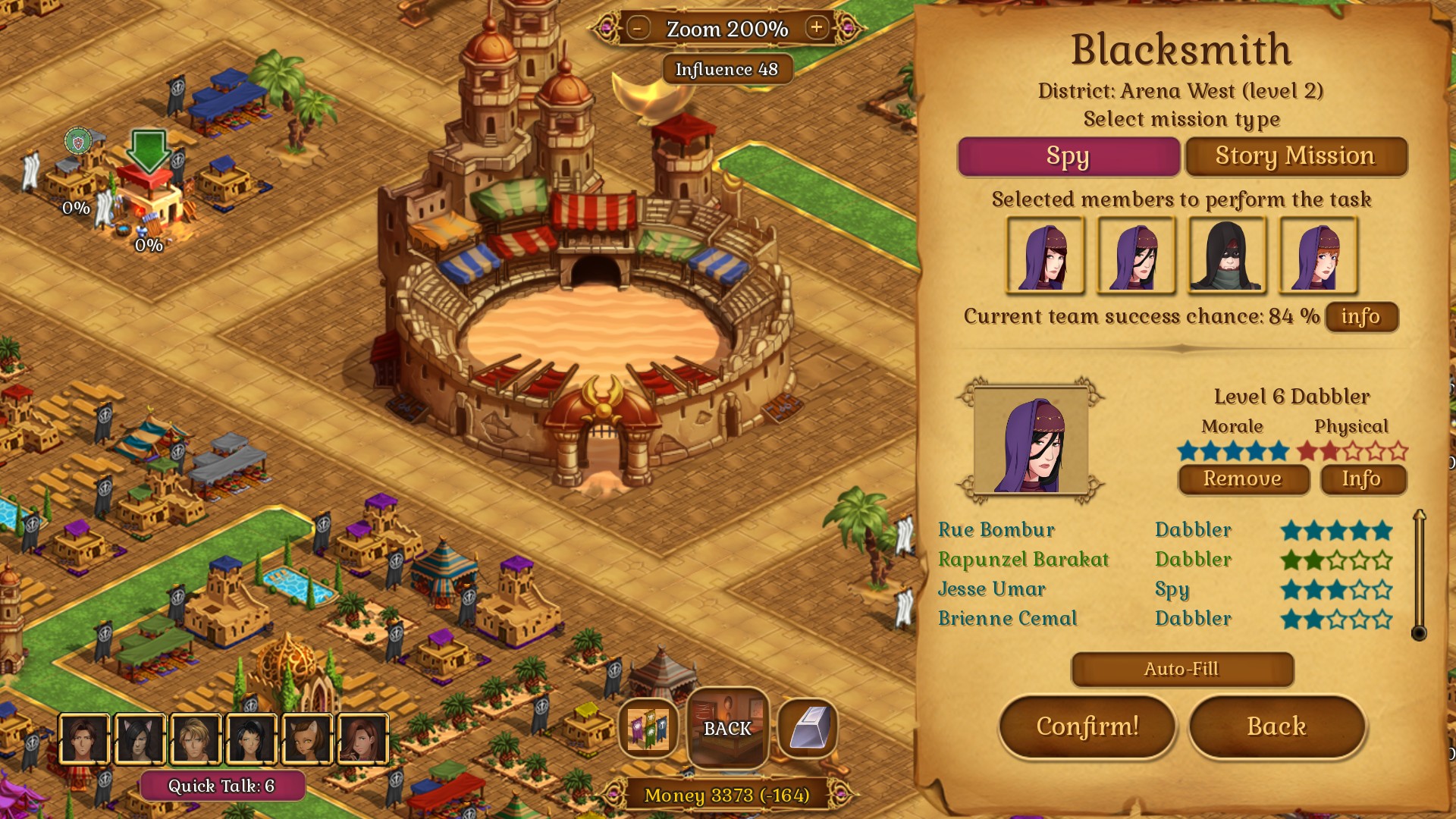Select Brienne Cemal from the roster
The height and width of the screenshot is (819, 1456).
pos(1007,619)
